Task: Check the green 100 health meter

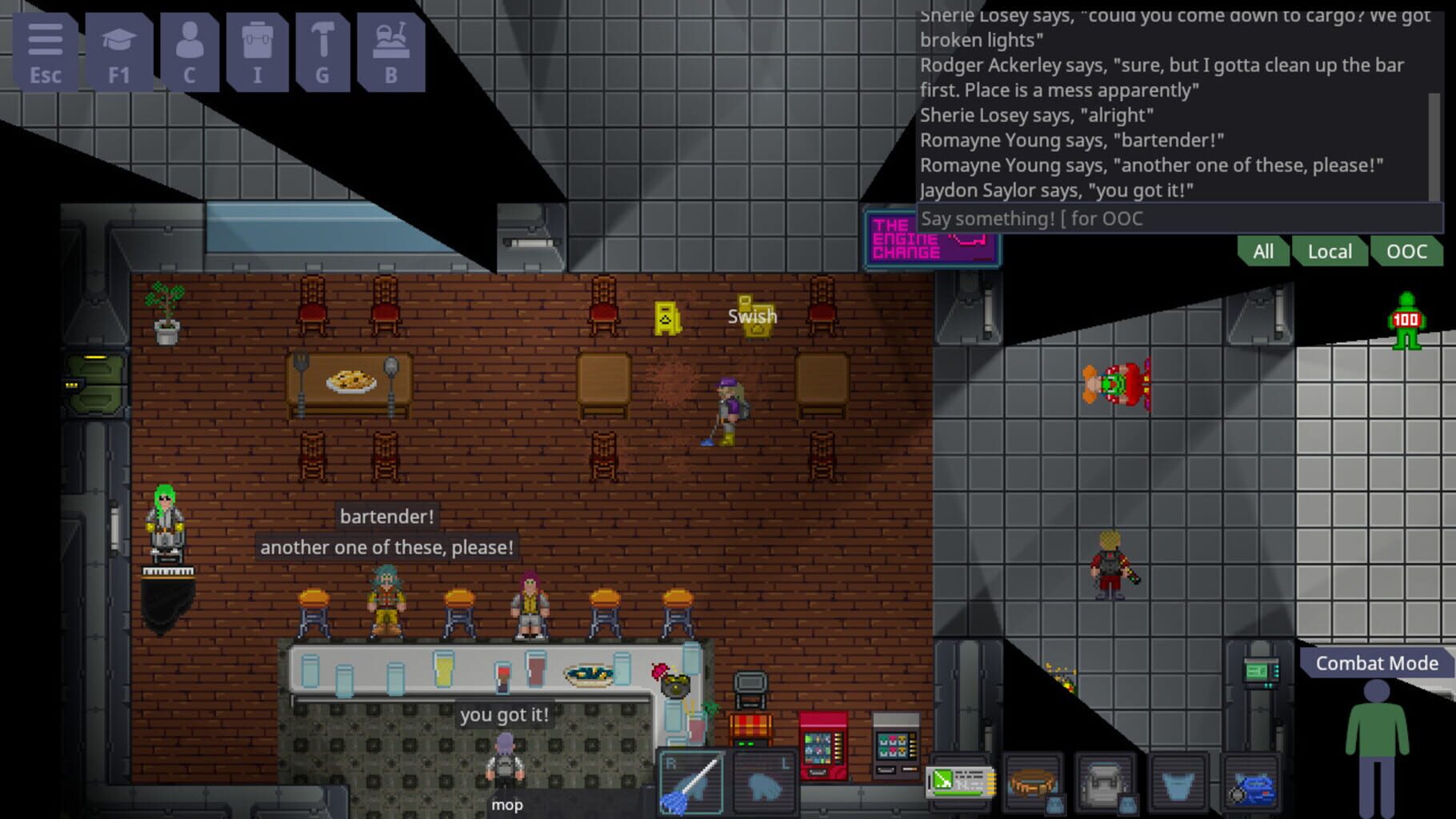Action: click(1406, 318)
